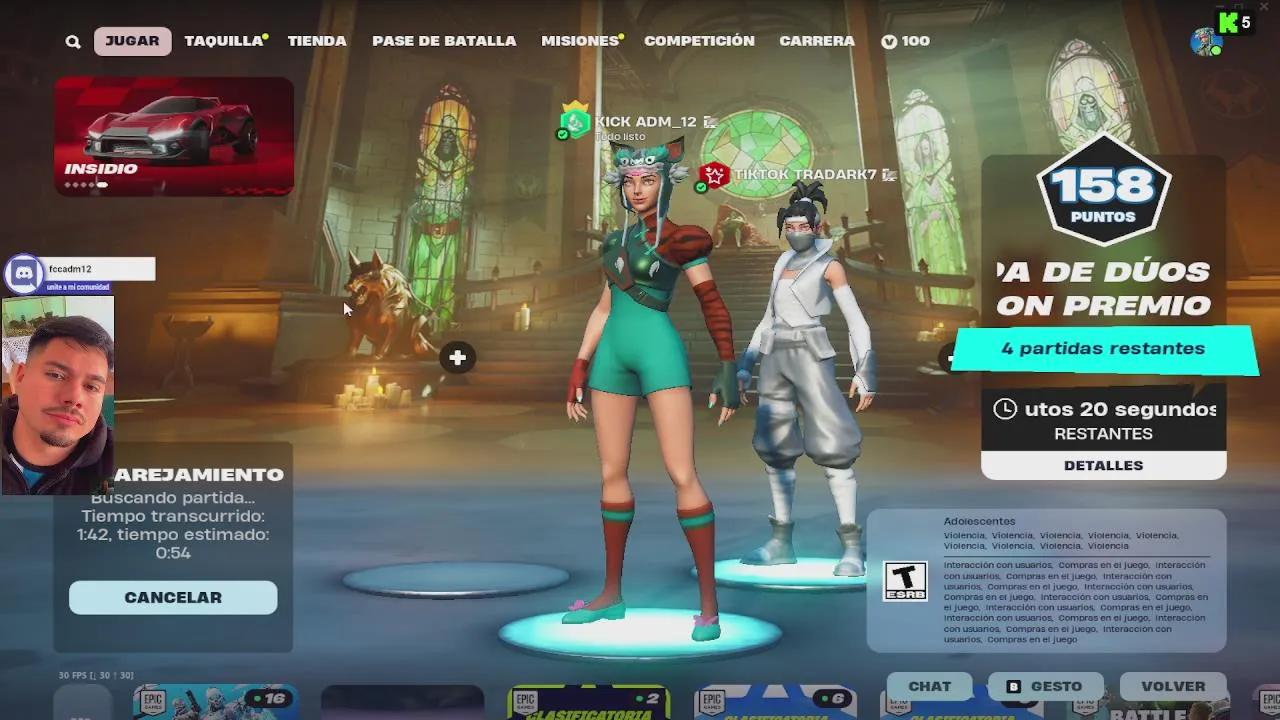Expand the left empty party slot plus button

(x=457, y=357)
